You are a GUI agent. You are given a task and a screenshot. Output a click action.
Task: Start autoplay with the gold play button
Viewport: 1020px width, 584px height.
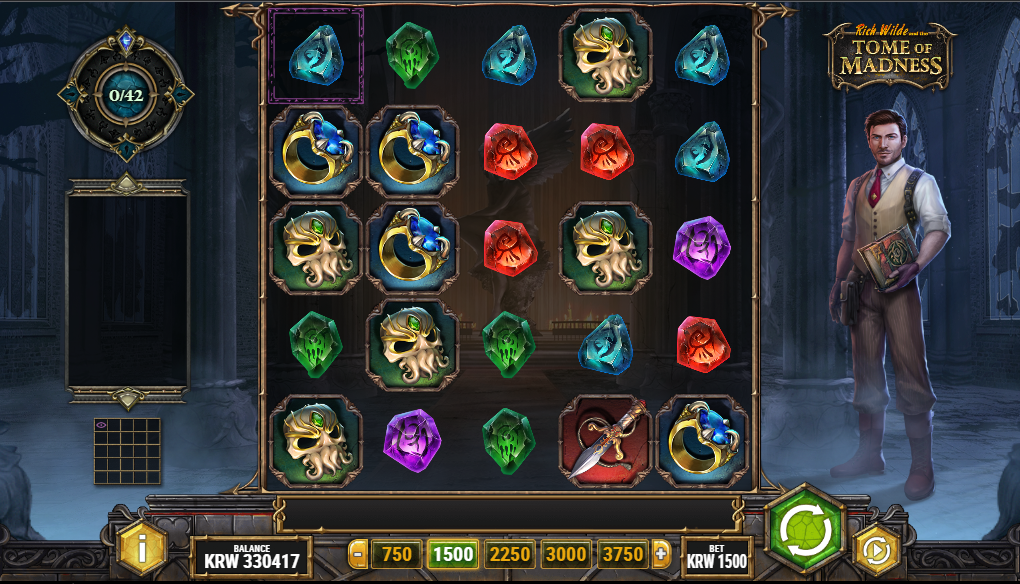pyautogui.click(x=877, y=550)
